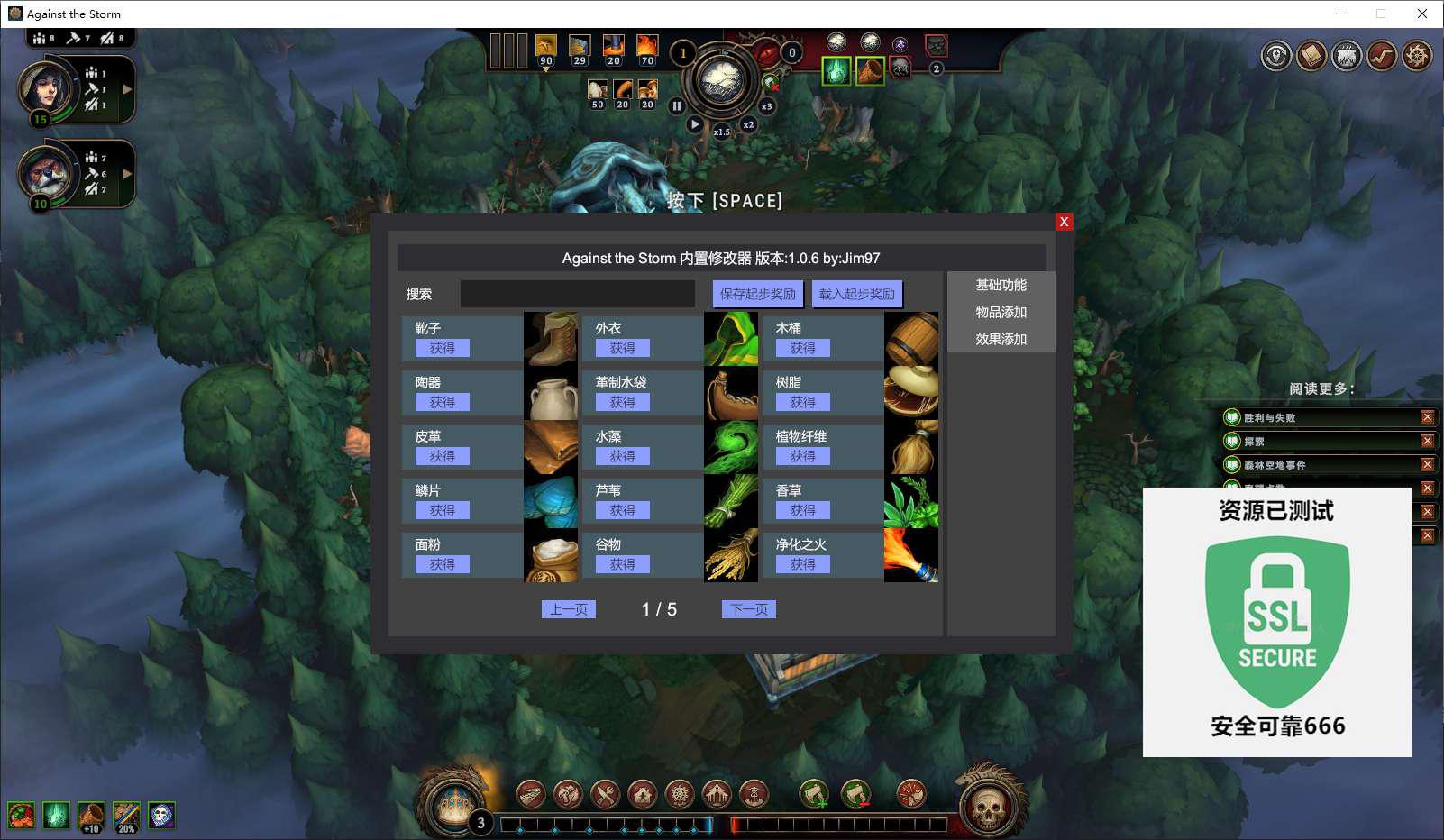Switch to the 基础功能 tab
1444x840 pixels.
click(1001, 285)
